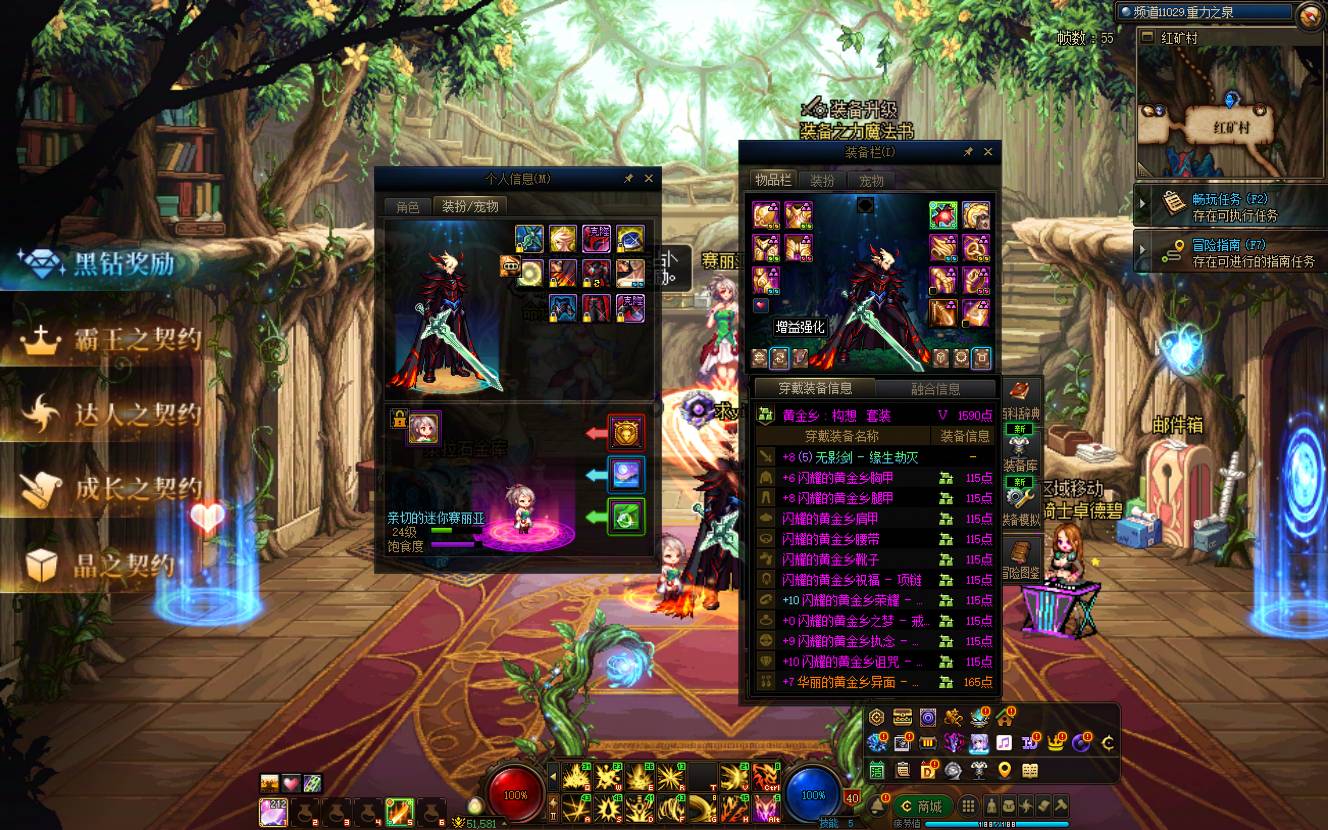This screenshot has height=830, width=1328.
Task: Open the 装扮 tab in equipment window
Action: 822,181
